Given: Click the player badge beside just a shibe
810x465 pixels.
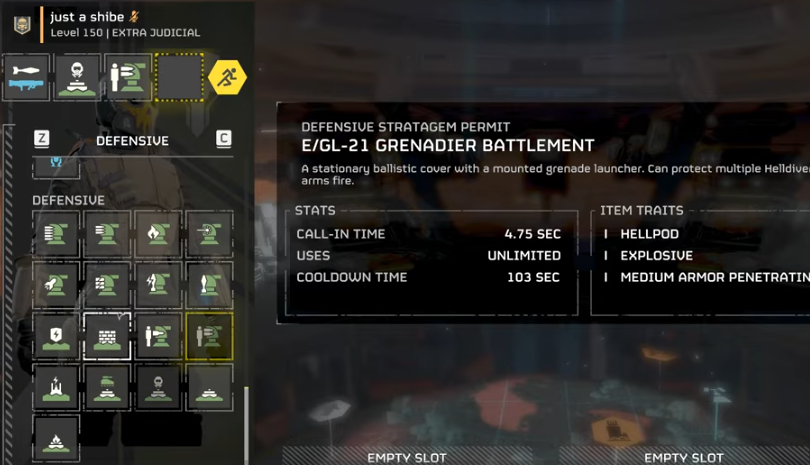Looking at the screenshot, I should coord(22,24).
